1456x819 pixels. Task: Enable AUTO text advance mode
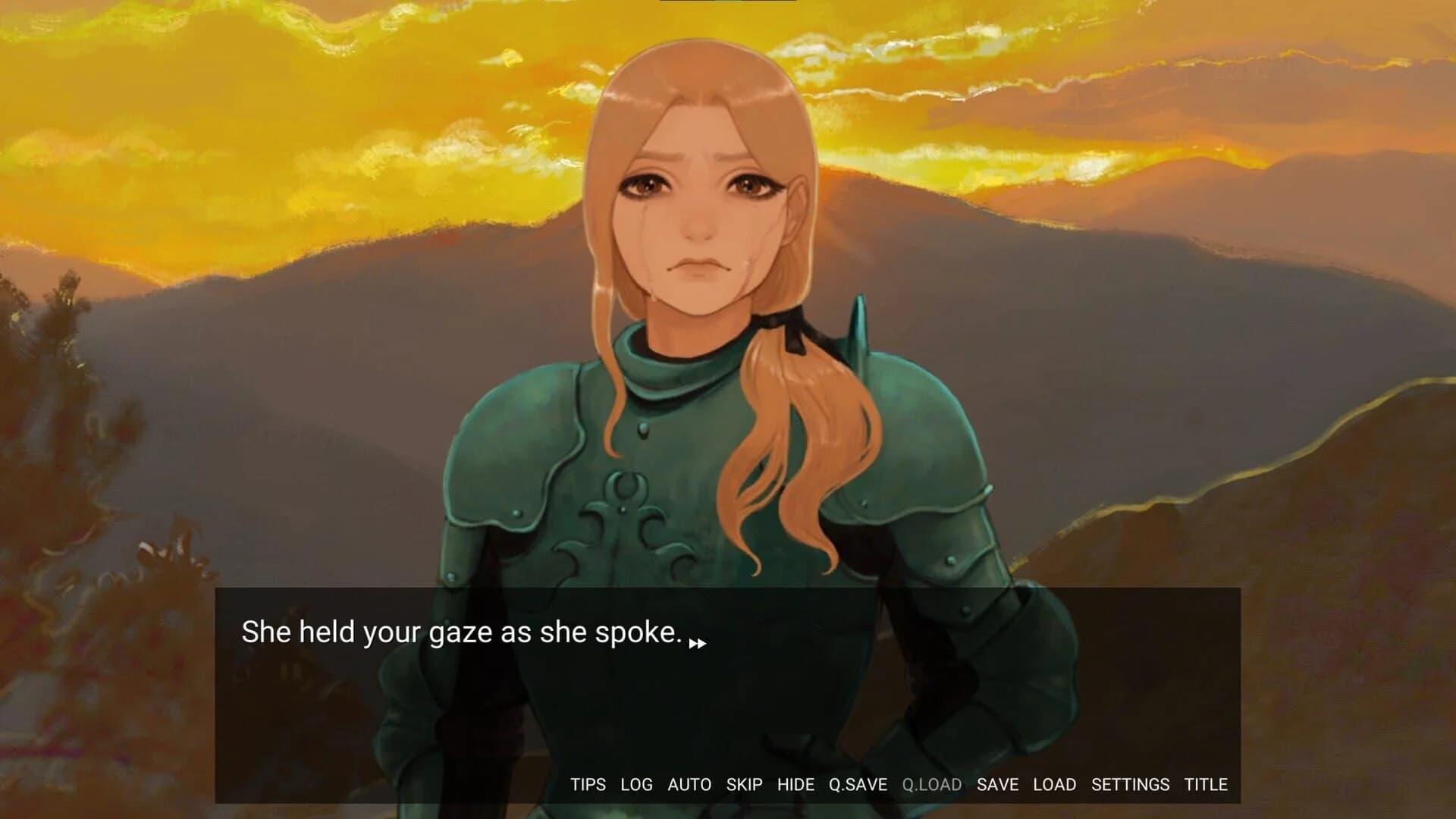(689, 786)
